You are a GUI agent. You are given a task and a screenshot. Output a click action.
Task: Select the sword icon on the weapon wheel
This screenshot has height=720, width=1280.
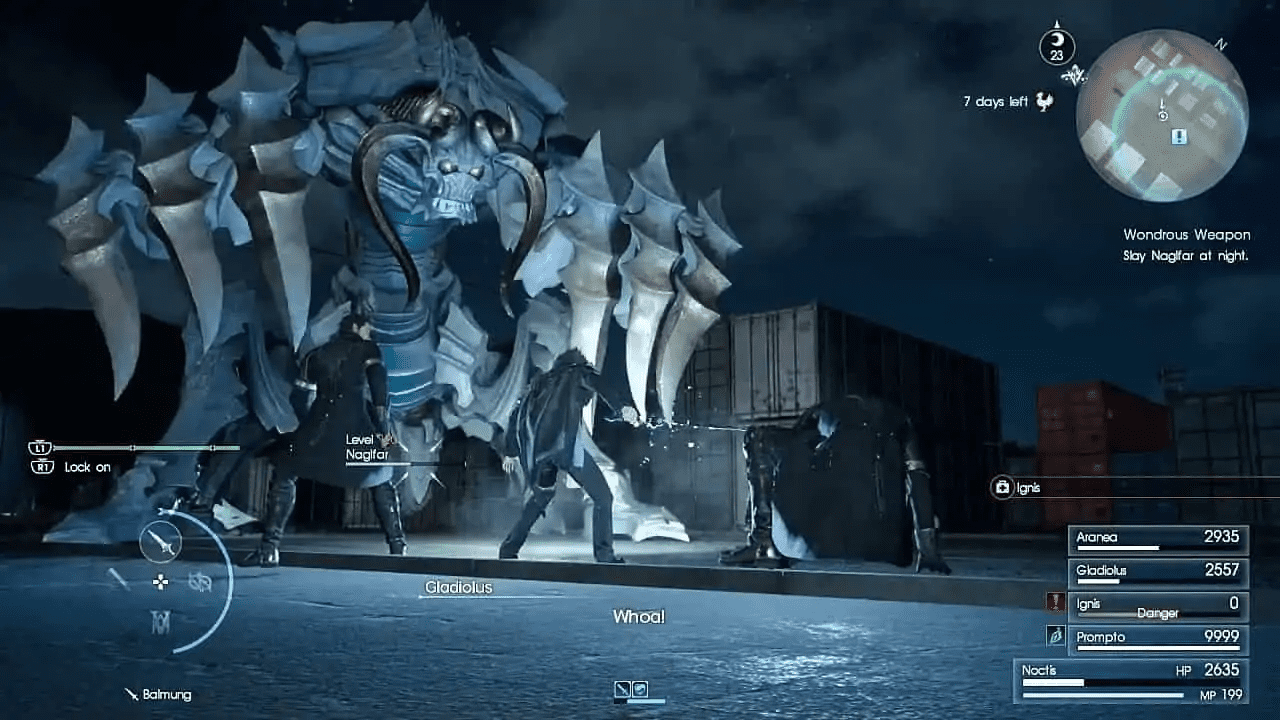point(160,541)
